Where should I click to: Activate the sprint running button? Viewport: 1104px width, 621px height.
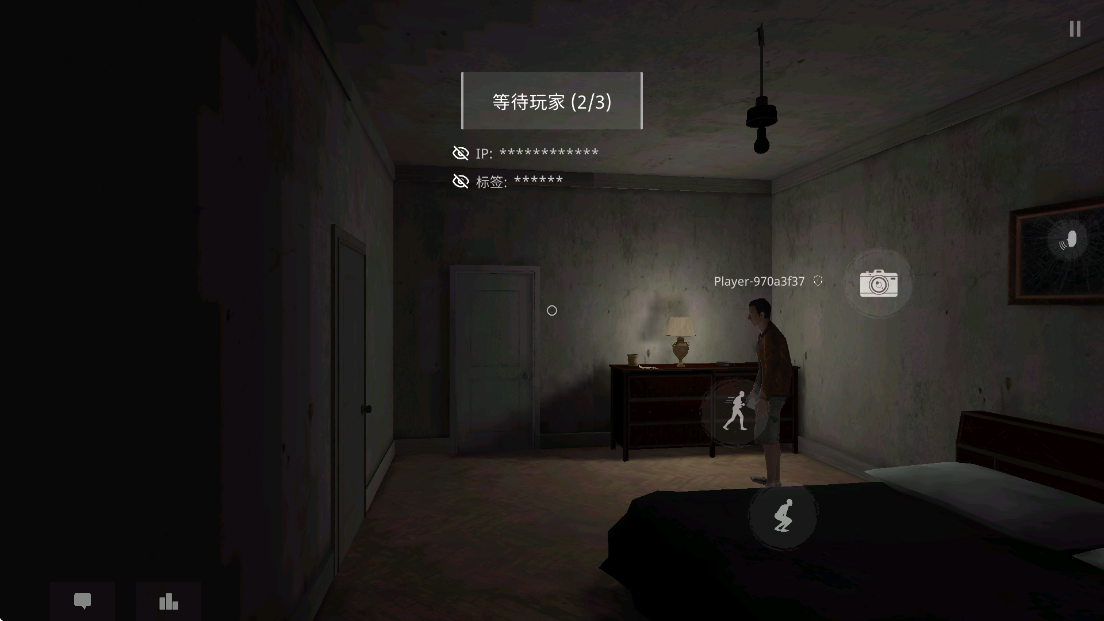click(x=737, y=410)
